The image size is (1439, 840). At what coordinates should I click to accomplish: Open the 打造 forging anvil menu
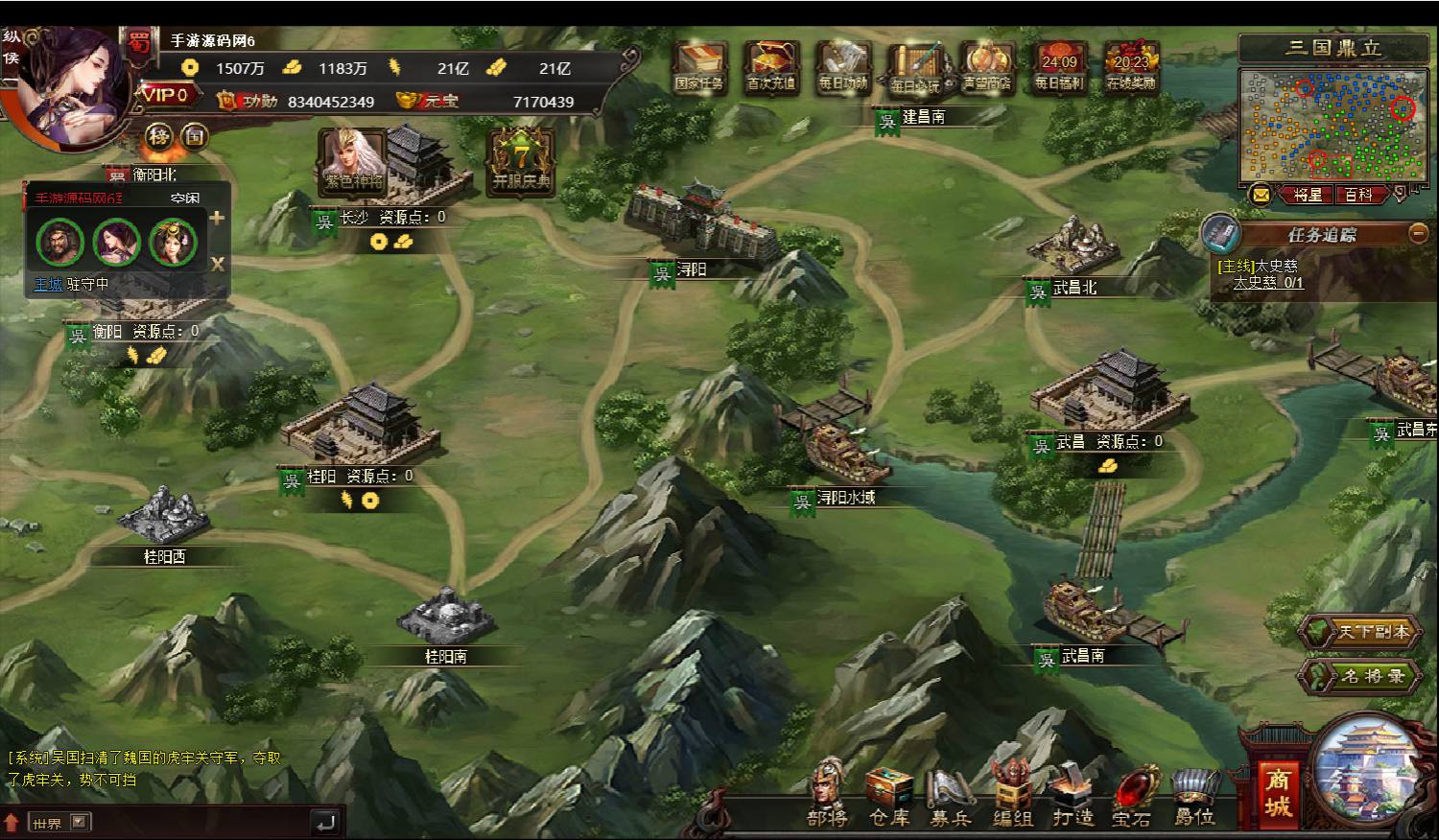[1073, 796]
